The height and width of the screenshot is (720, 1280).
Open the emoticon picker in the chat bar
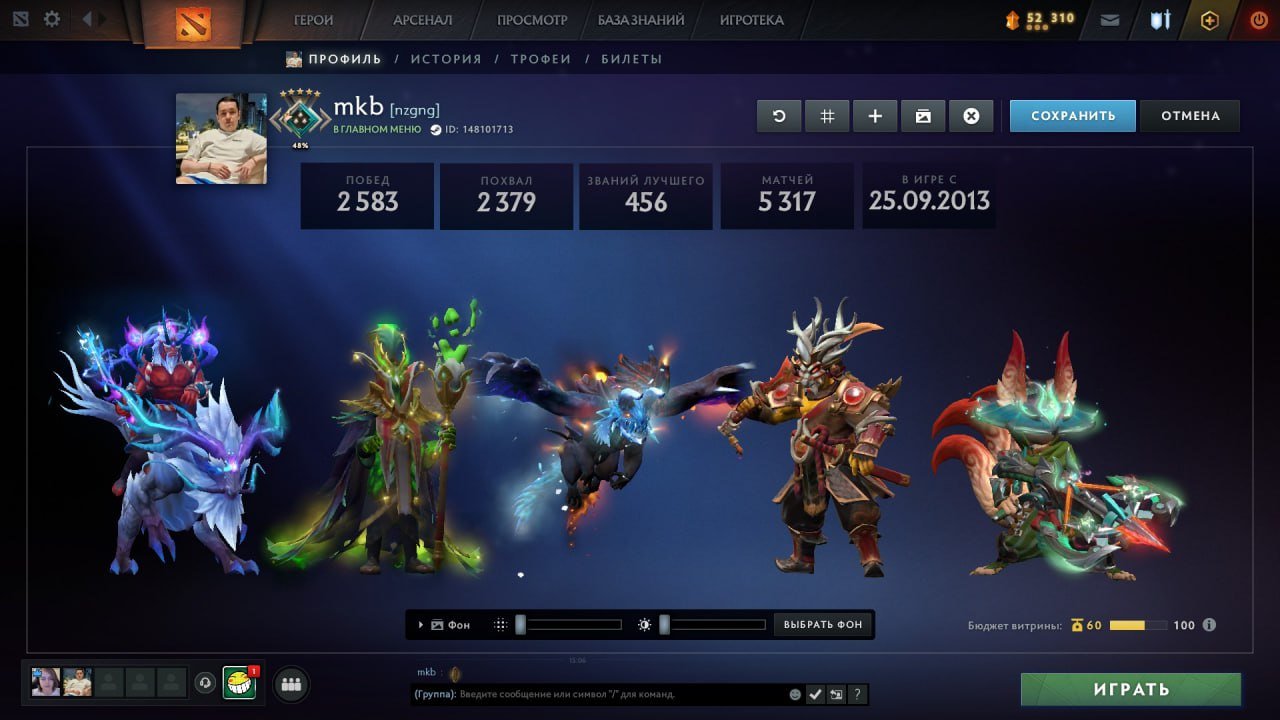coord(795,693)
